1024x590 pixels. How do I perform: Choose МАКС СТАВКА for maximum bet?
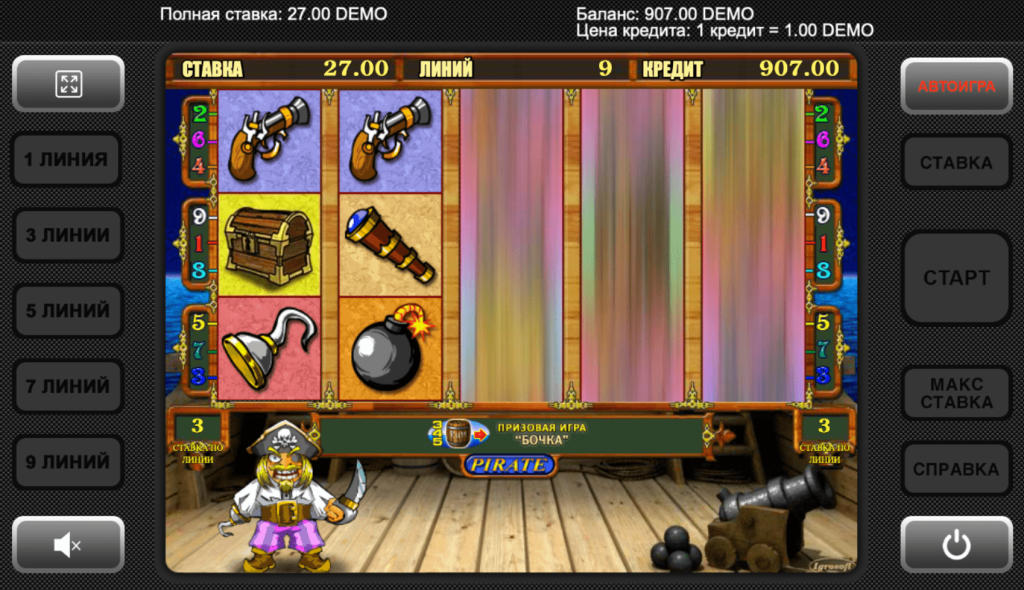(x=956, y=393)
